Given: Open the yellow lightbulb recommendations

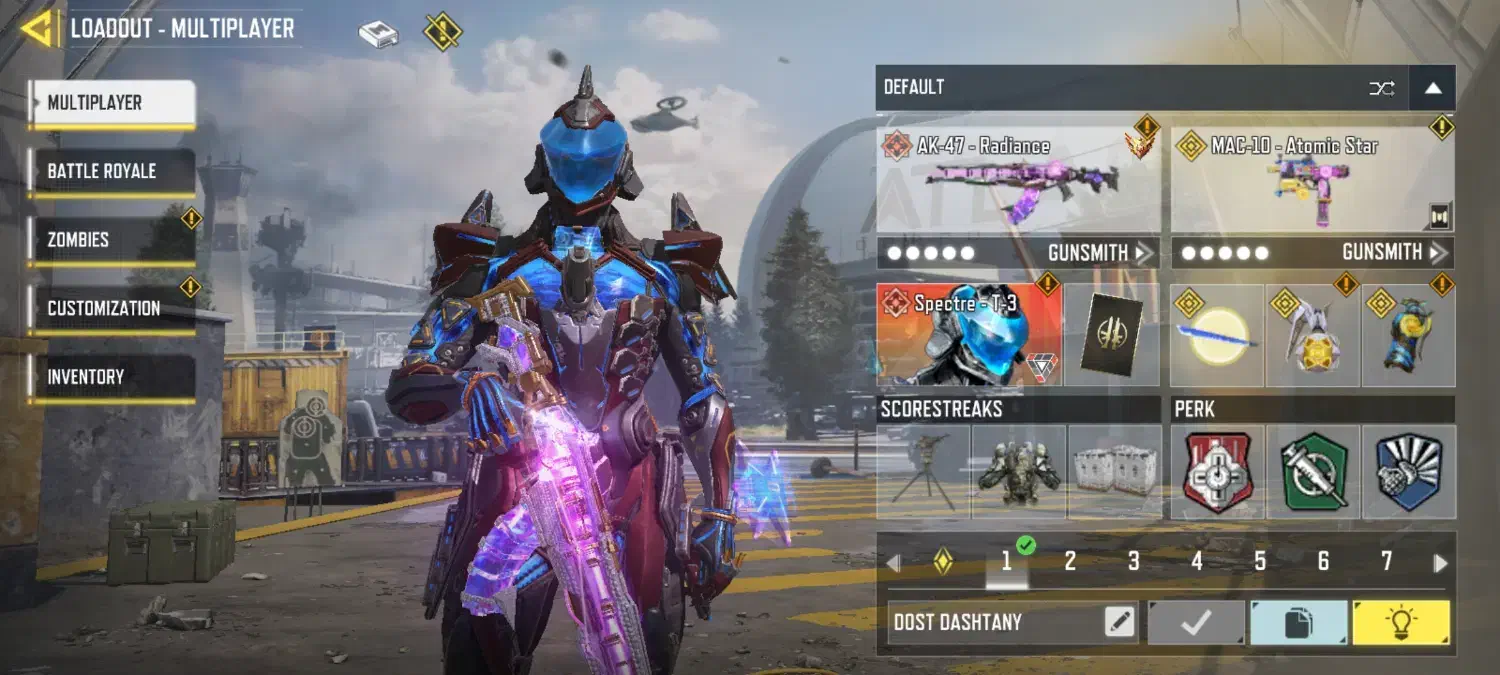Looking at the screenshot, I should pos(1401,622).
